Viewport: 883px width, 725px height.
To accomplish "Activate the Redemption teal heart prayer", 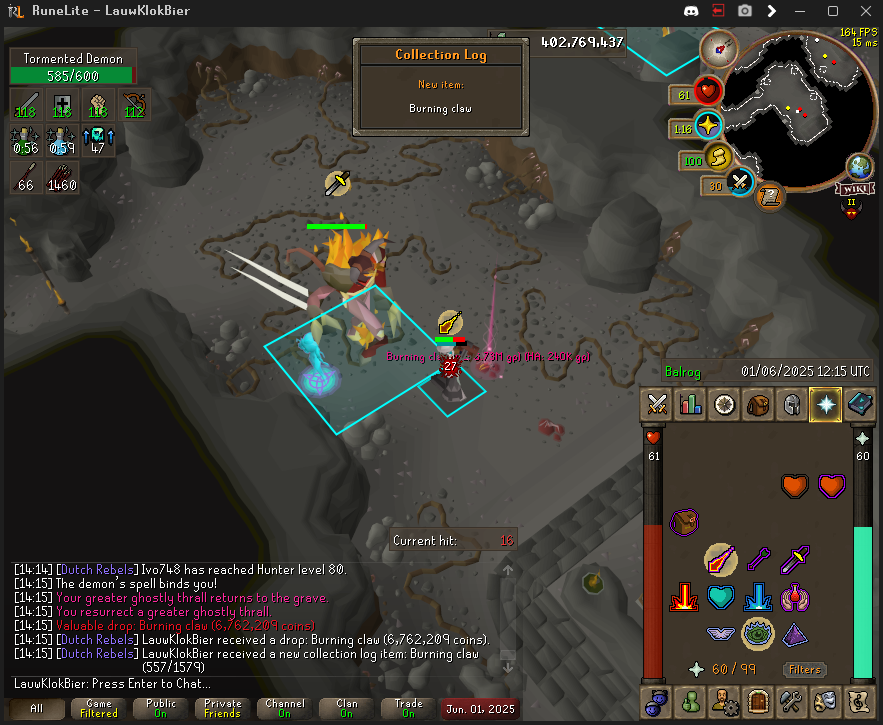I will point(721,597).
